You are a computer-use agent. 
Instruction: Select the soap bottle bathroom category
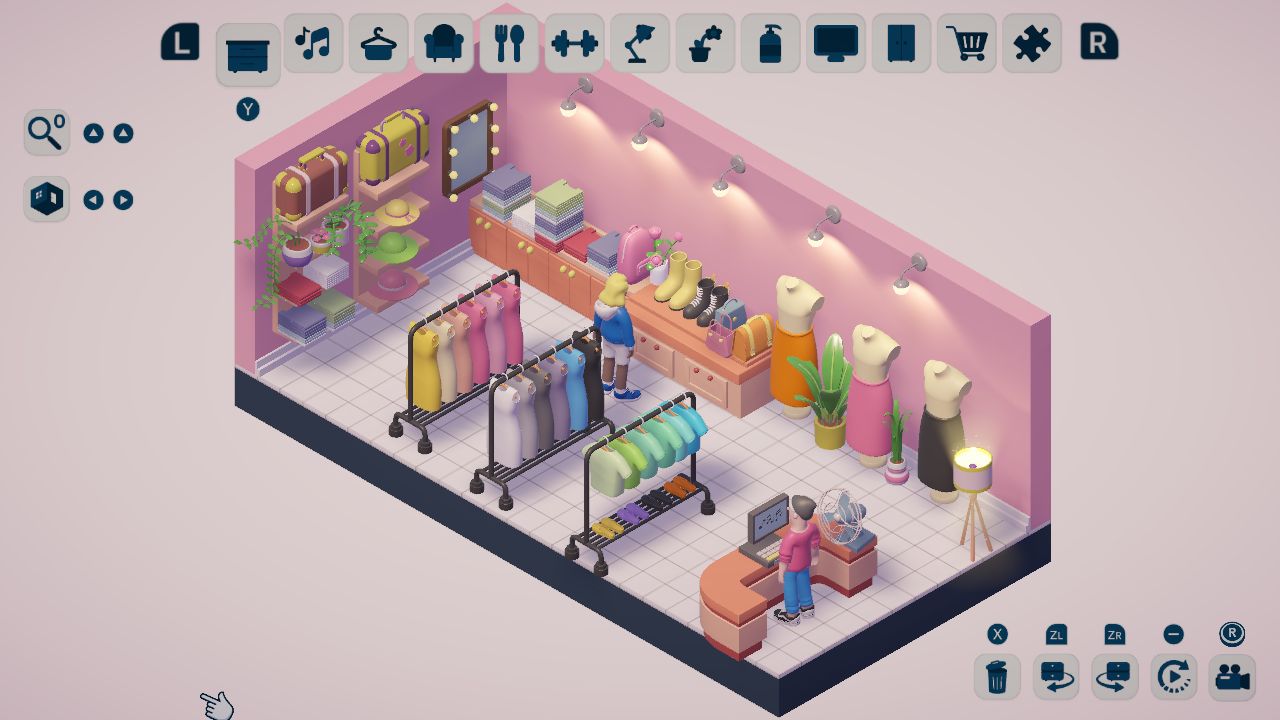point(770,43)
